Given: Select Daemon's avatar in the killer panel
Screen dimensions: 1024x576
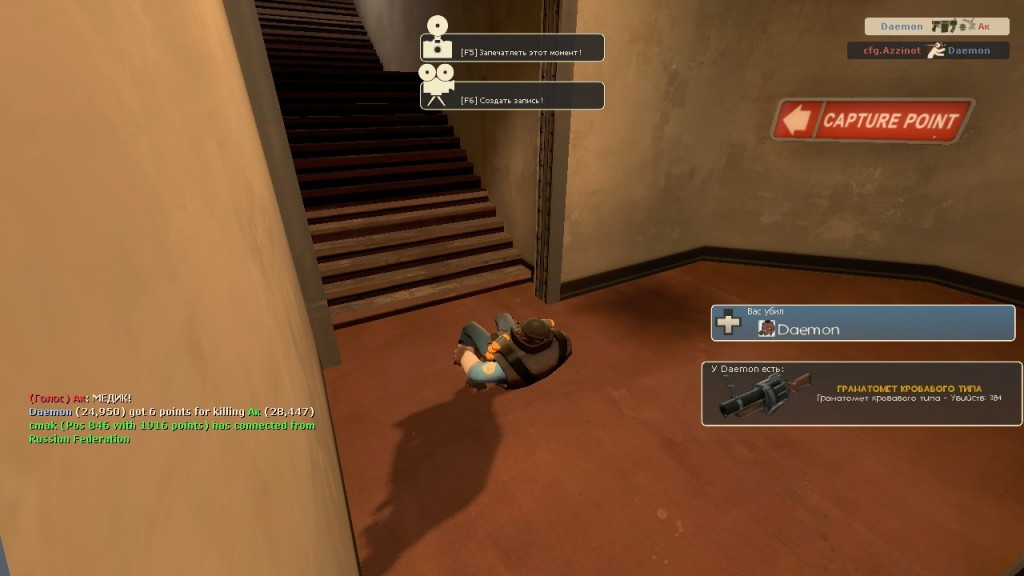Looking at the screenshot, I should tap(767, 328).
